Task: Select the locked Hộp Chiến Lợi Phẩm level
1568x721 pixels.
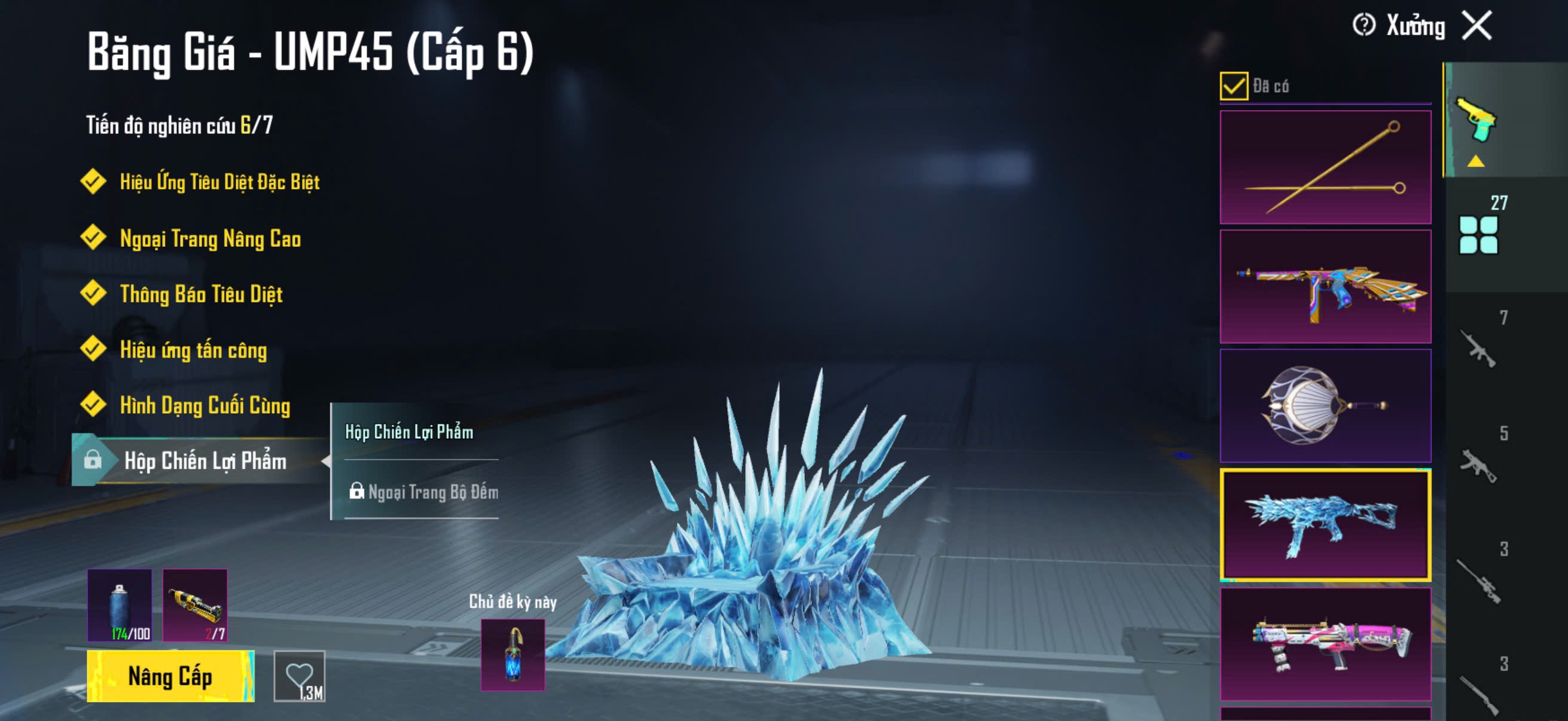Action: (205, 460)
